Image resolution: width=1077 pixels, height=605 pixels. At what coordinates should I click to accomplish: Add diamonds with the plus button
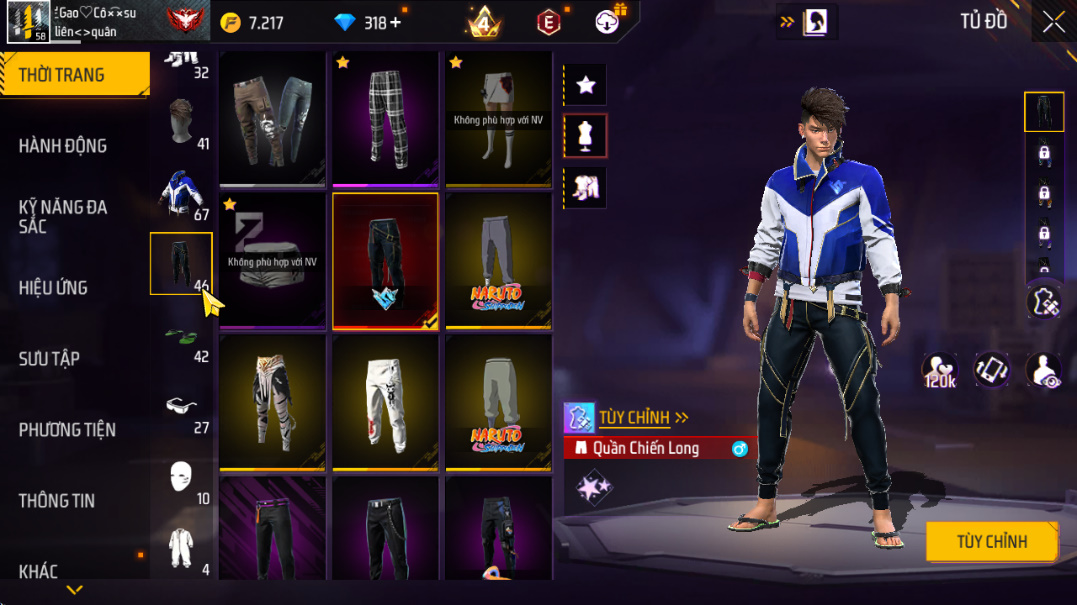point(395,22)
